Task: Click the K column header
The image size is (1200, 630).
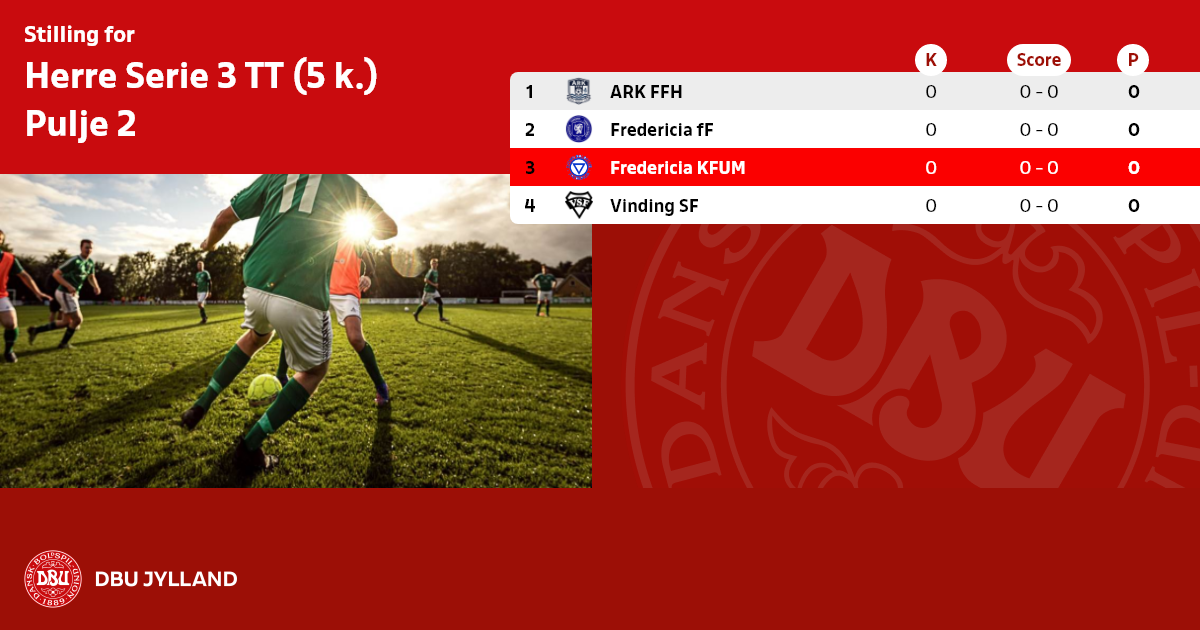Action: [x=931, y=60]
